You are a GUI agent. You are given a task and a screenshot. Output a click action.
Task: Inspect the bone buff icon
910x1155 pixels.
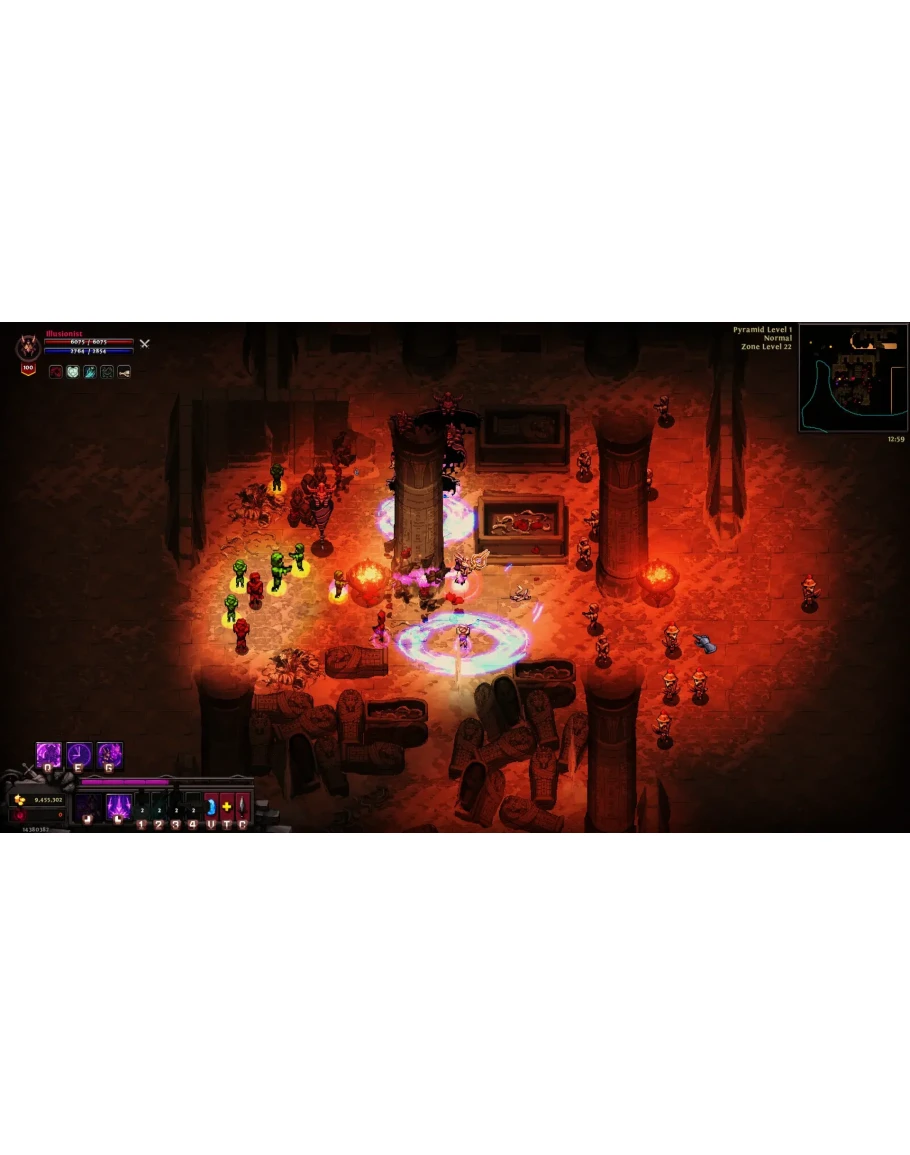(x=124, y=372)
